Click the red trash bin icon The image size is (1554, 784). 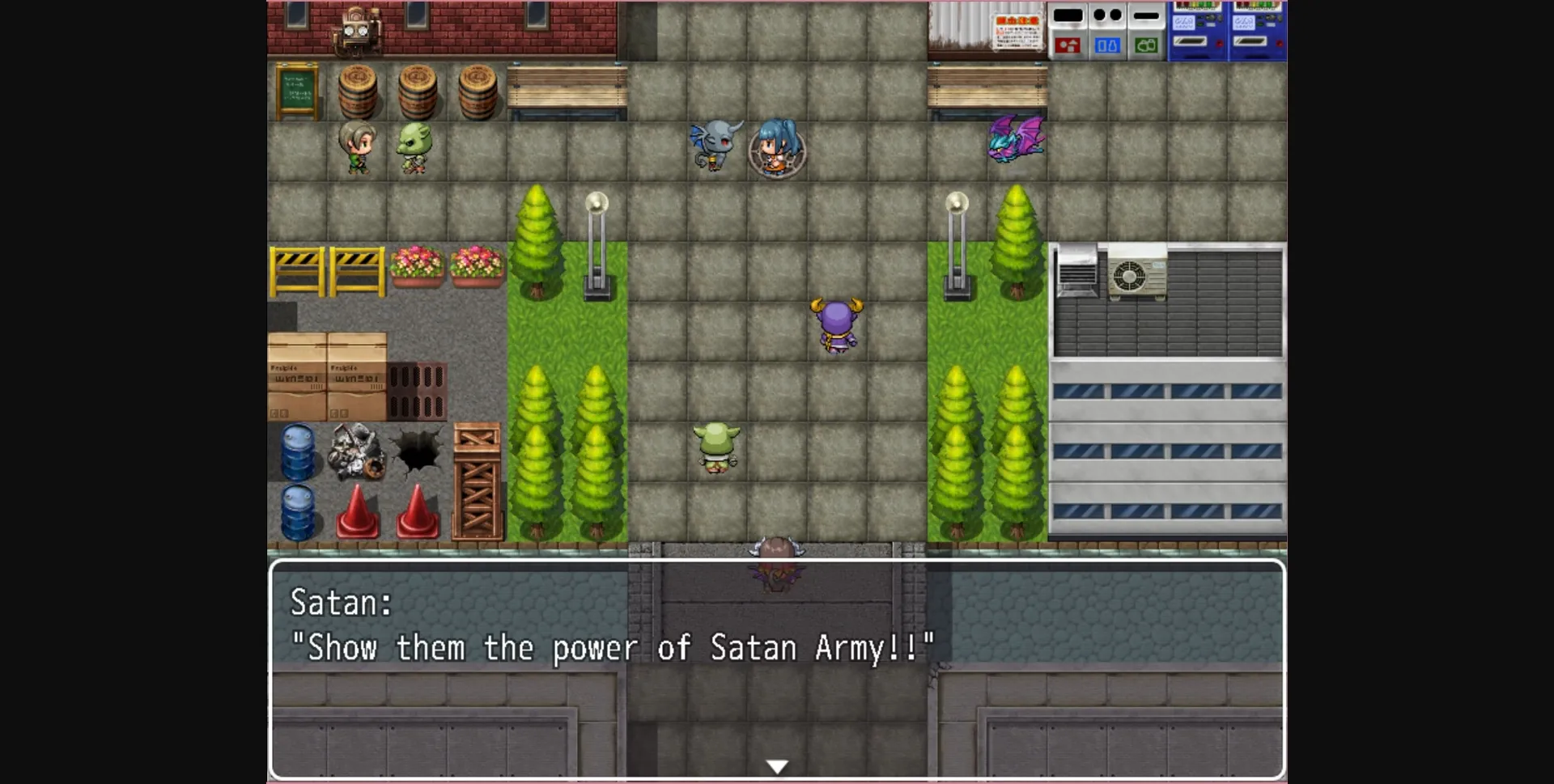(x=1067, y=46)
